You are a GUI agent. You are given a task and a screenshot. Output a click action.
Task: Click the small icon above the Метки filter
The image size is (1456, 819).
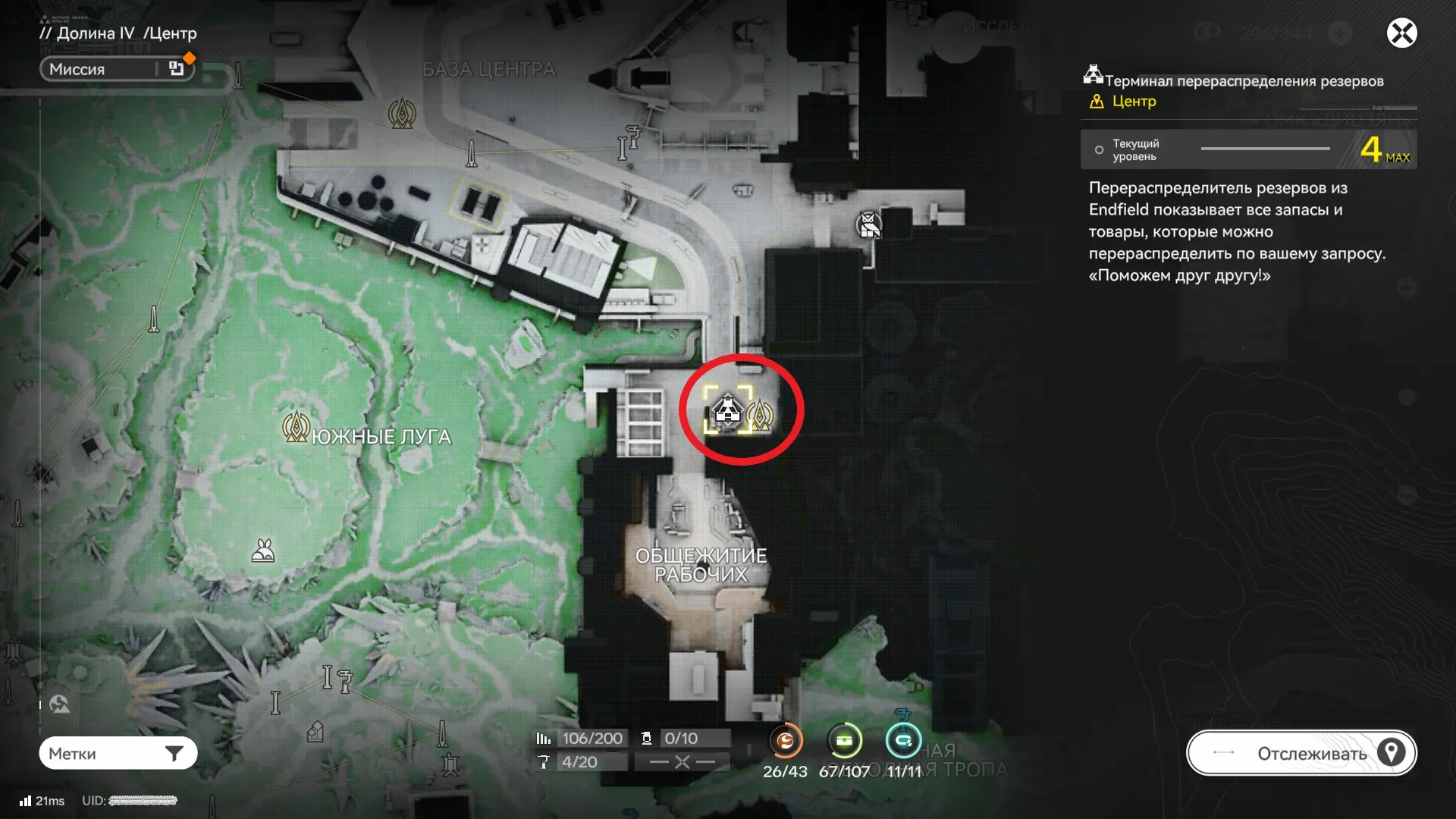coord(59,704)
